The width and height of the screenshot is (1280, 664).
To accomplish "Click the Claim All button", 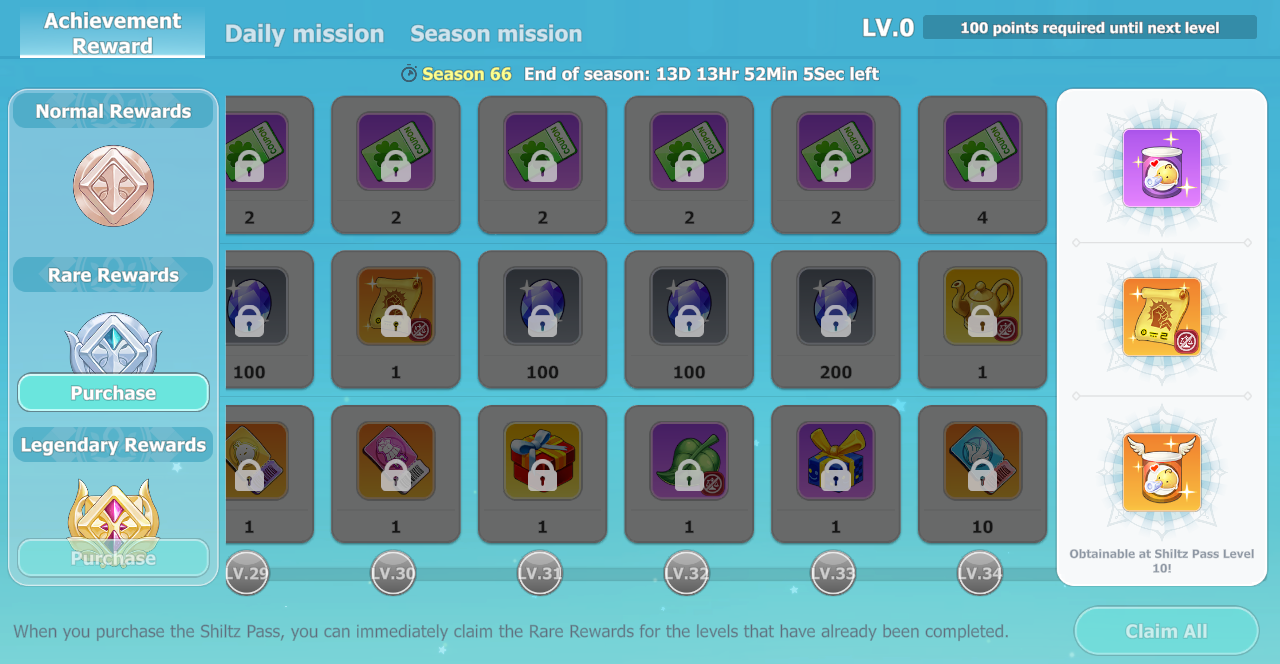I will 1166,631.
